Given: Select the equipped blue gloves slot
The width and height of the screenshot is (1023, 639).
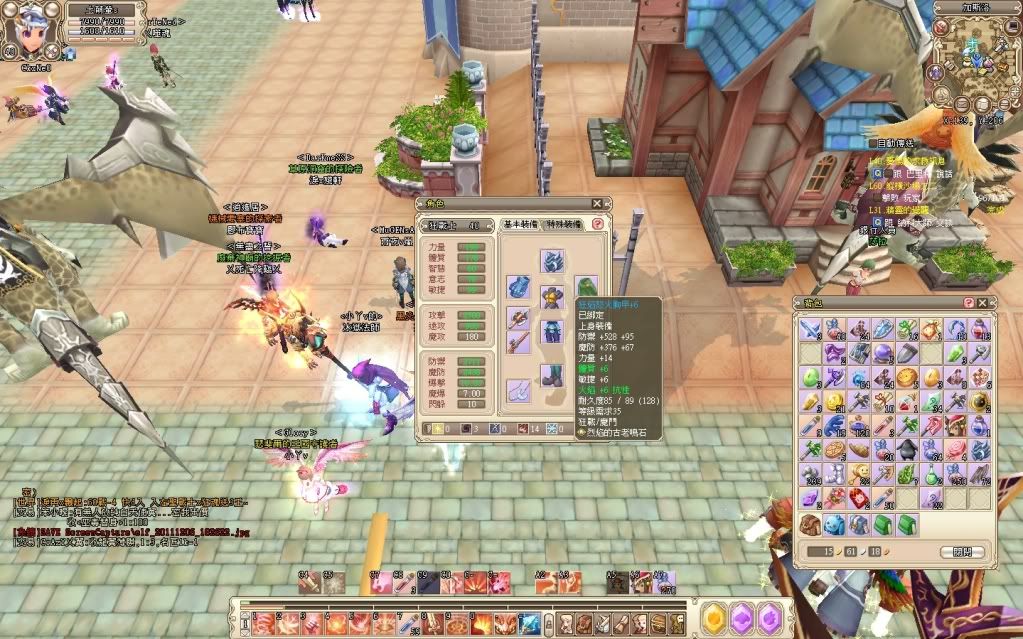Looking at the screenshot, I should coord(519,286).
